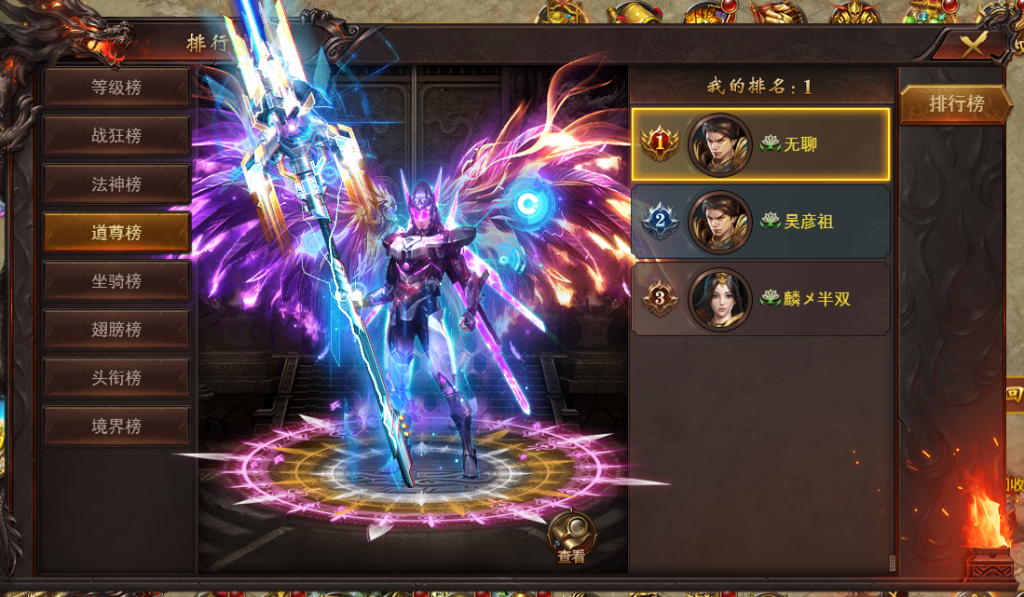Switch to the 等级榜 ranking tab

click(116, 87)
